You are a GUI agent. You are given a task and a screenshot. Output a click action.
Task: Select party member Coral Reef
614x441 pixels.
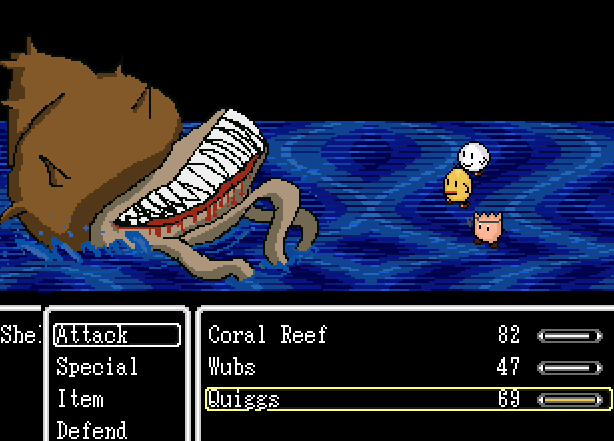[267, 335]
